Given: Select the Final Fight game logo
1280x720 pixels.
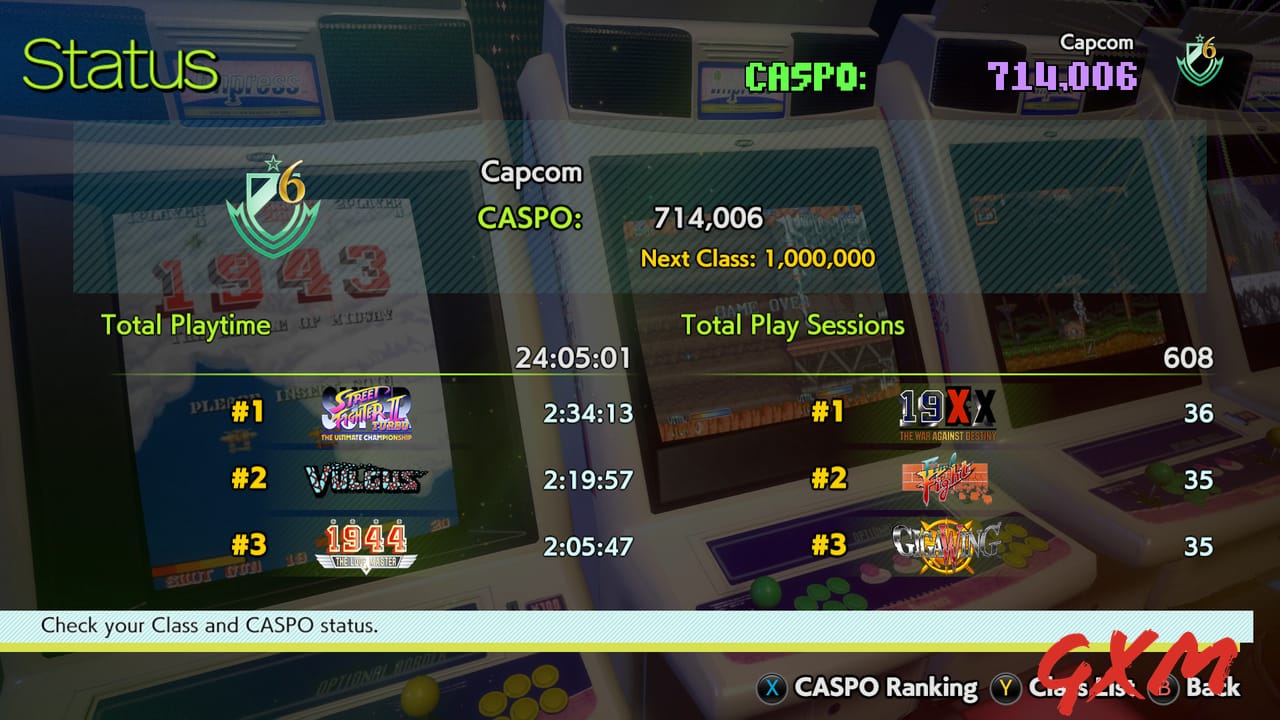Looking at the screenshot, I should pyautogui.click(x=944, y=478).
